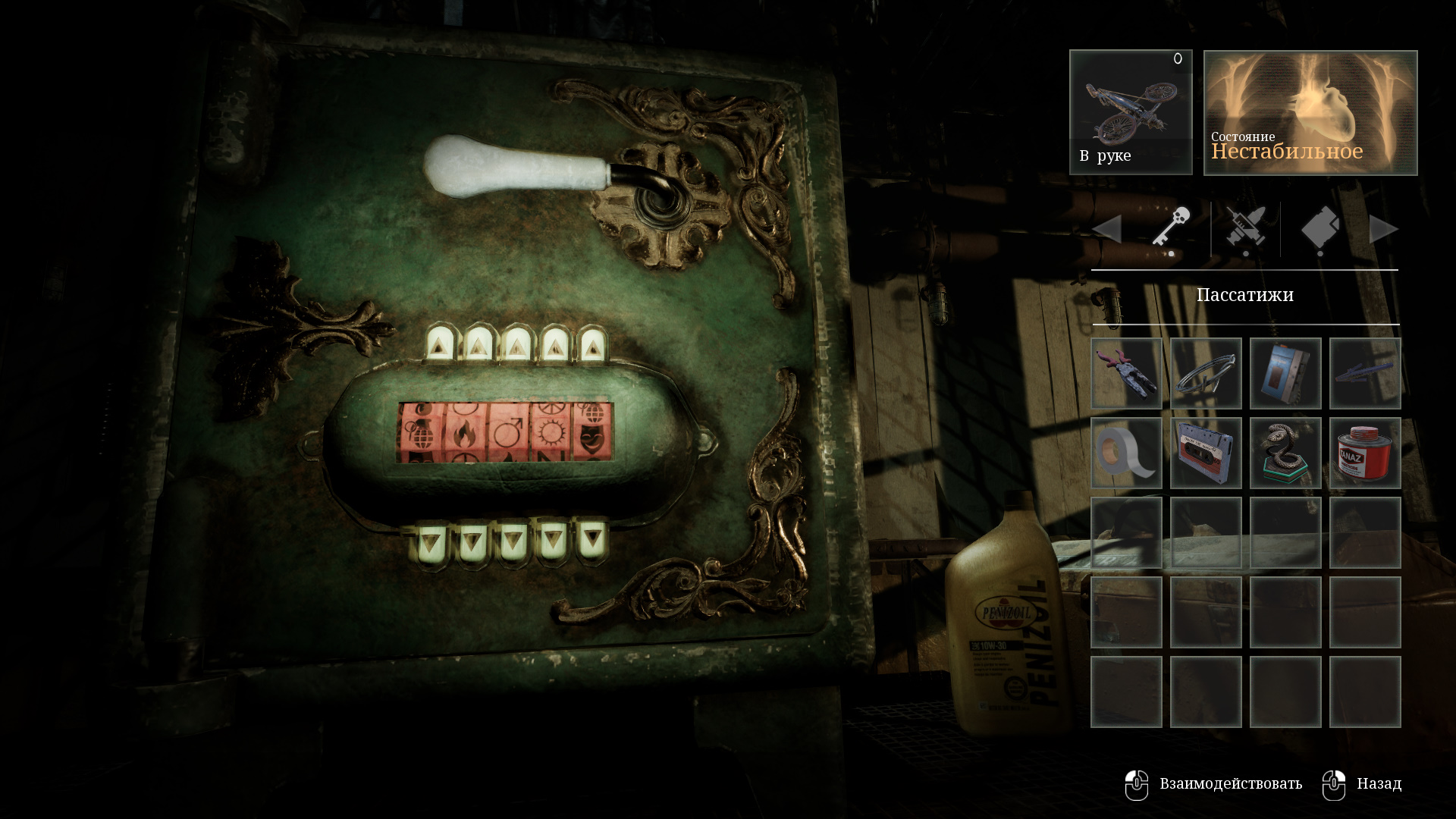Click the down arrow below the flame dial

click(x=471, y=542)
